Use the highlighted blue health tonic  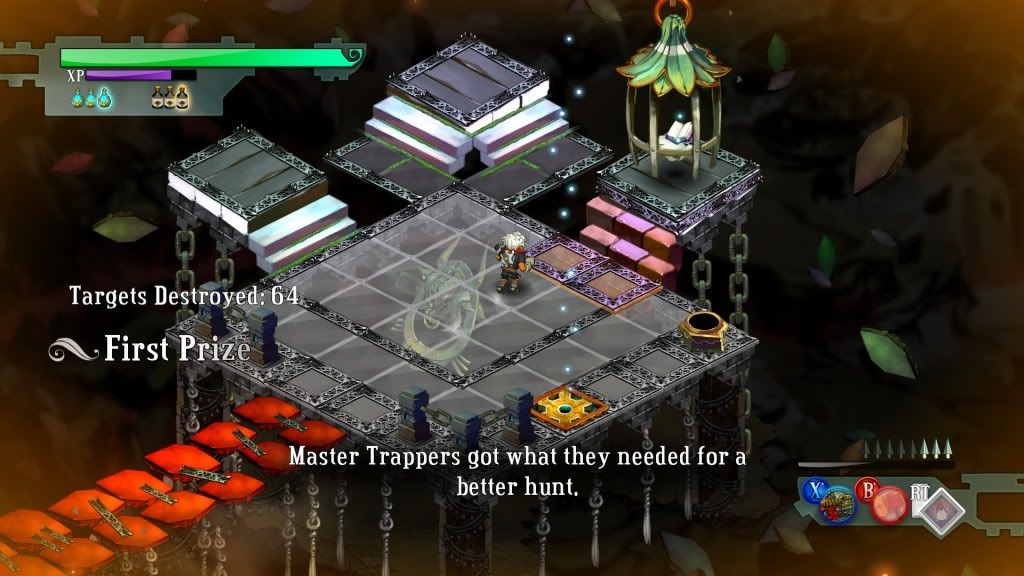point(104,98)
